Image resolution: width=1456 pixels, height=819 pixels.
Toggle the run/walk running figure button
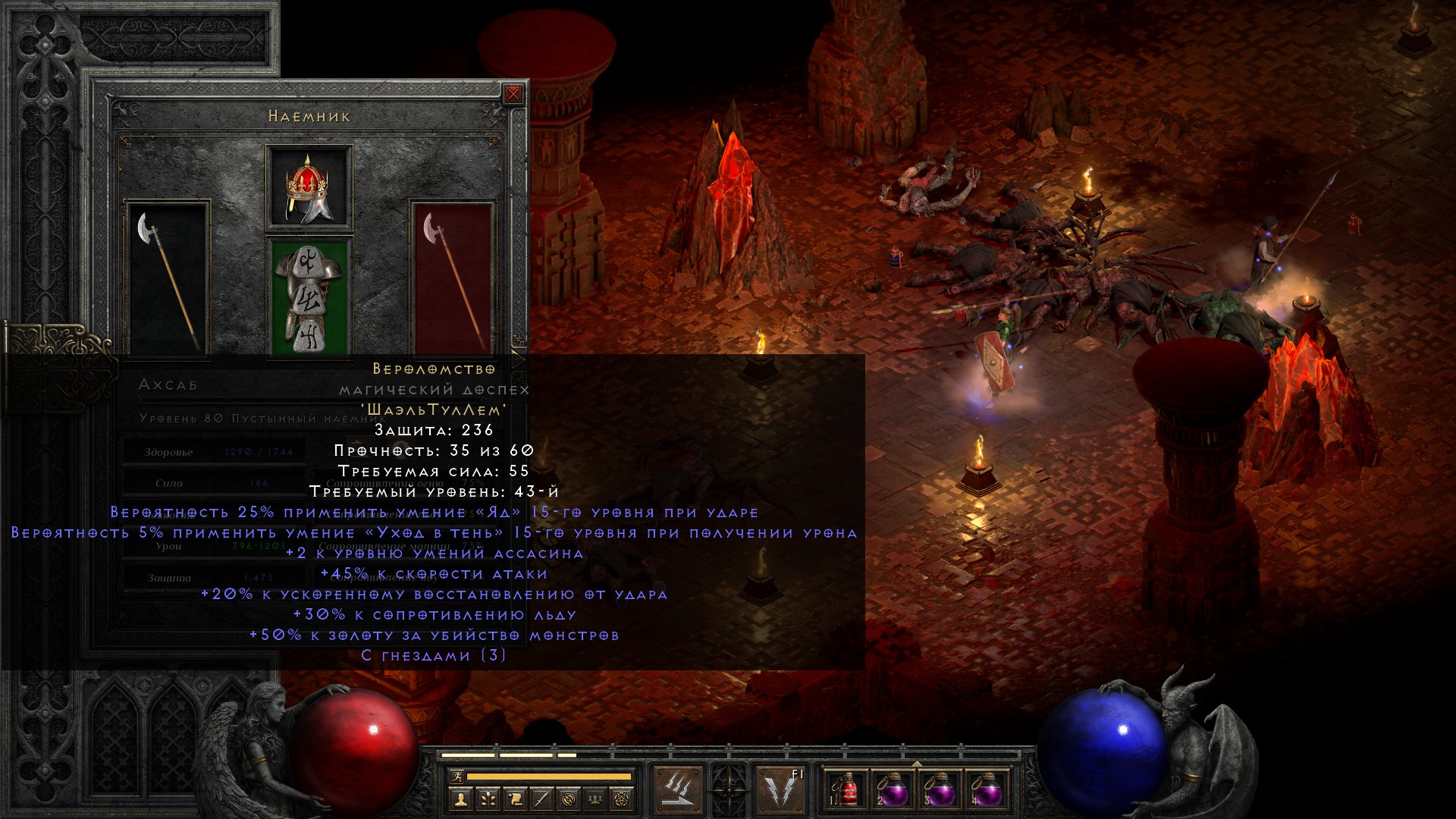click(x=455, y=777)
